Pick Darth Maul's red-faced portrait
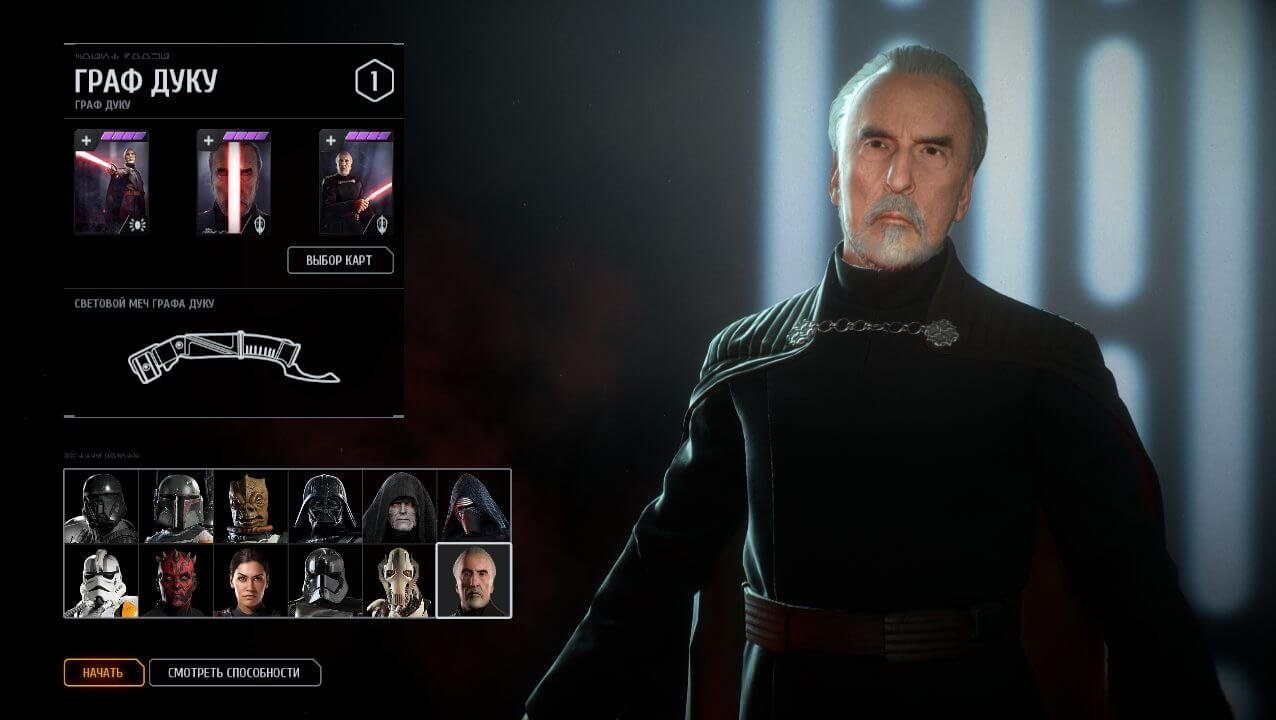The height and width of the screenshot is (720, 1276). point(176,581)
